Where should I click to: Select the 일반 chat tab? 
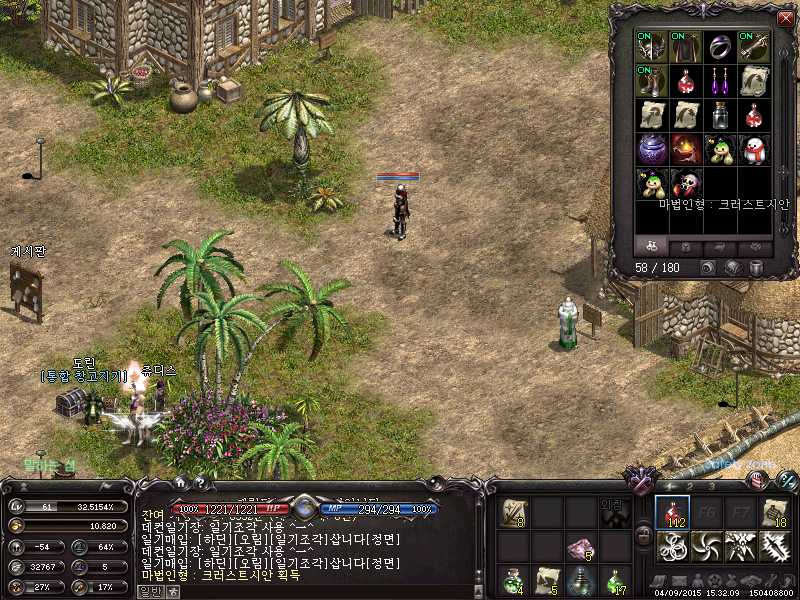point(149,591)
